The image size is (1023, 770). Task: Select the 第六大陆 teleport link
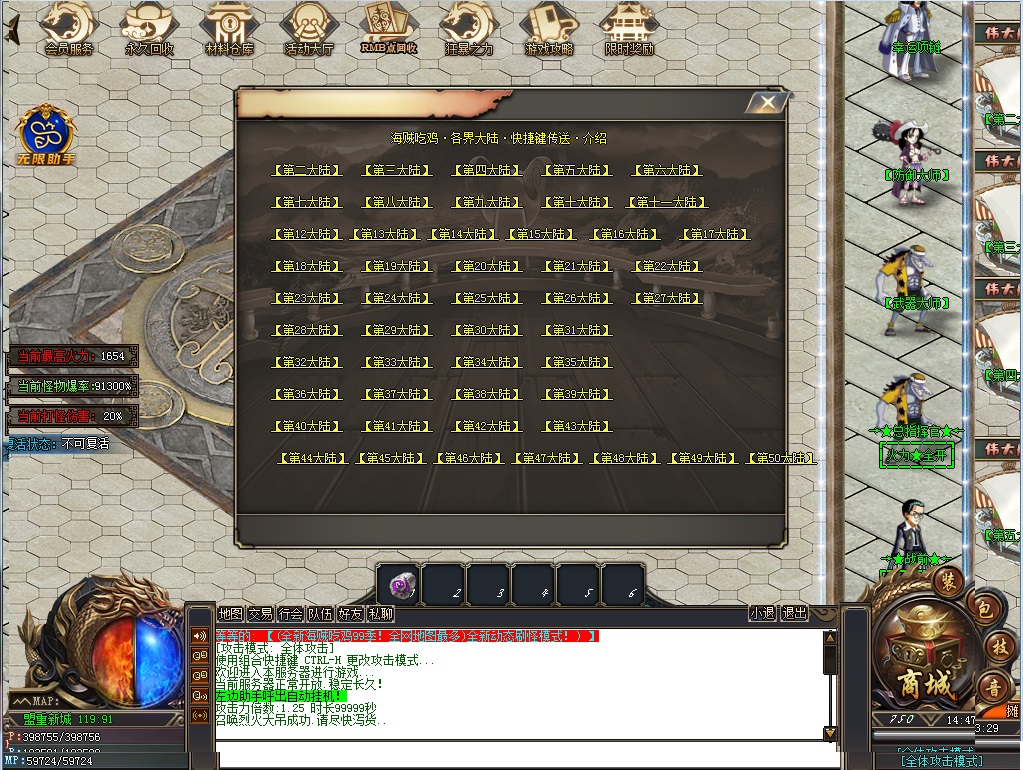[667, 171]
